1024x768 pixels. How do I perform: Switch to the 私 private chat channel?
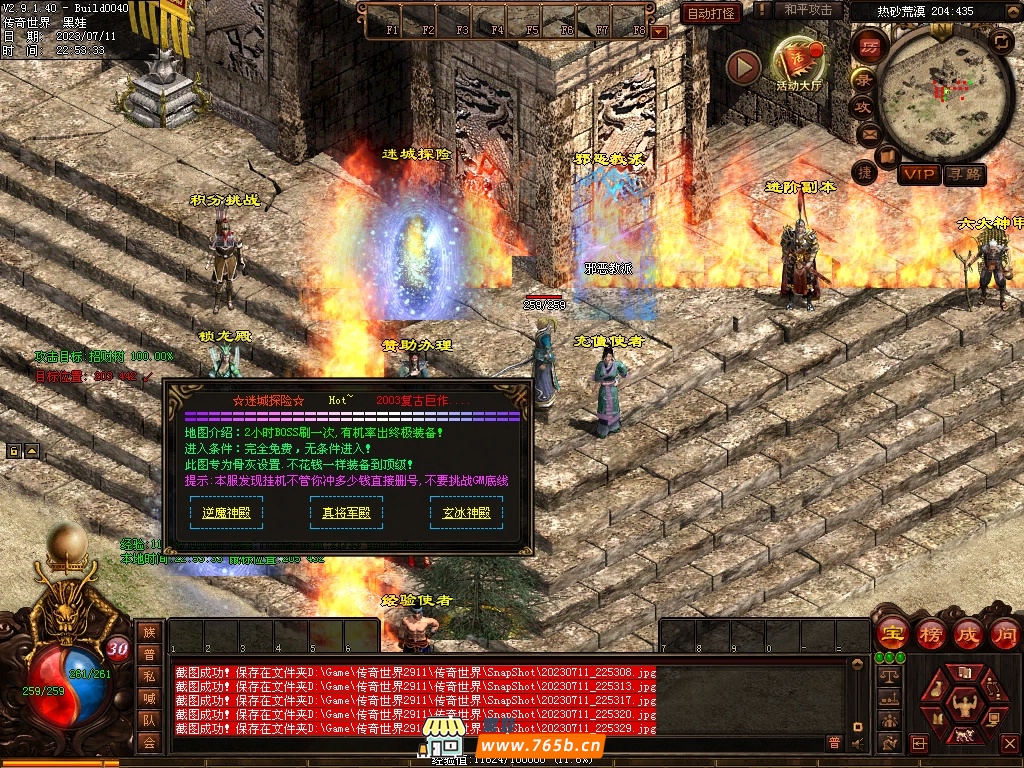(149, 676)
